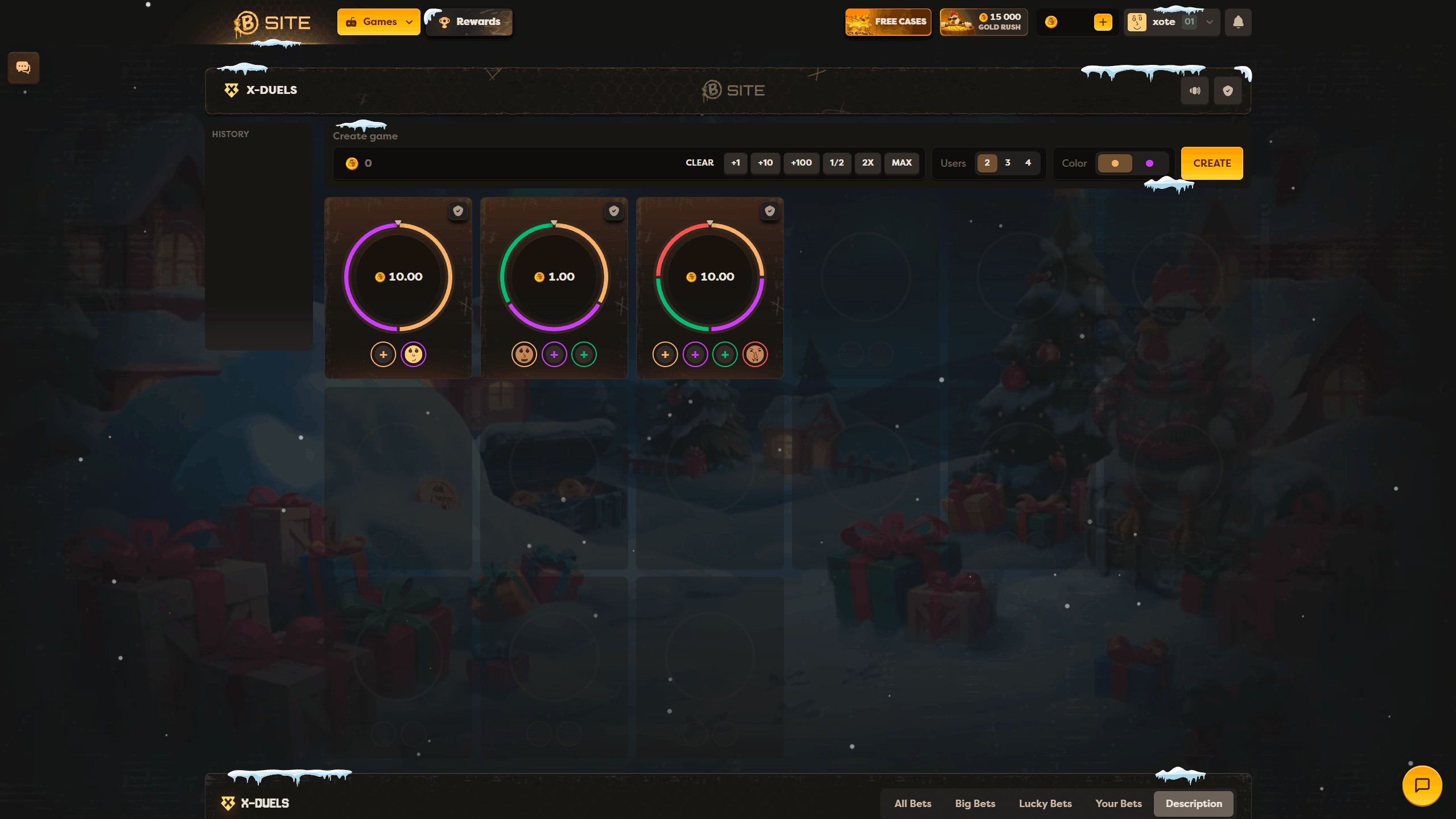This screenshot has width=1456, height=819.
Task: Open the support chat bubble at bottom right
Action: (1421, 785)
